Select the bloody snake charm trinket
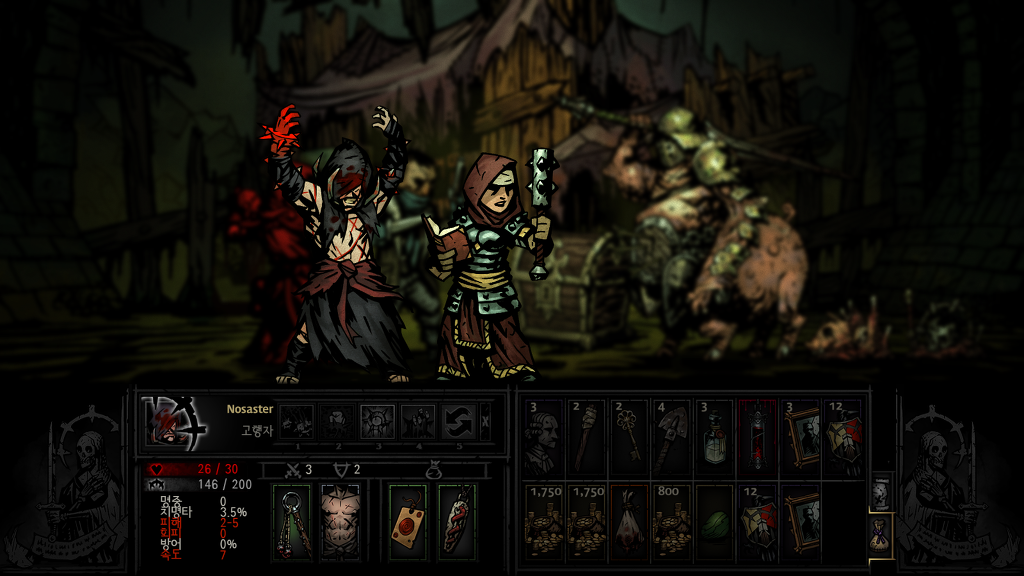Viewport: 1024px width, 576px height. pyautogui.click(x=456, y=521)
